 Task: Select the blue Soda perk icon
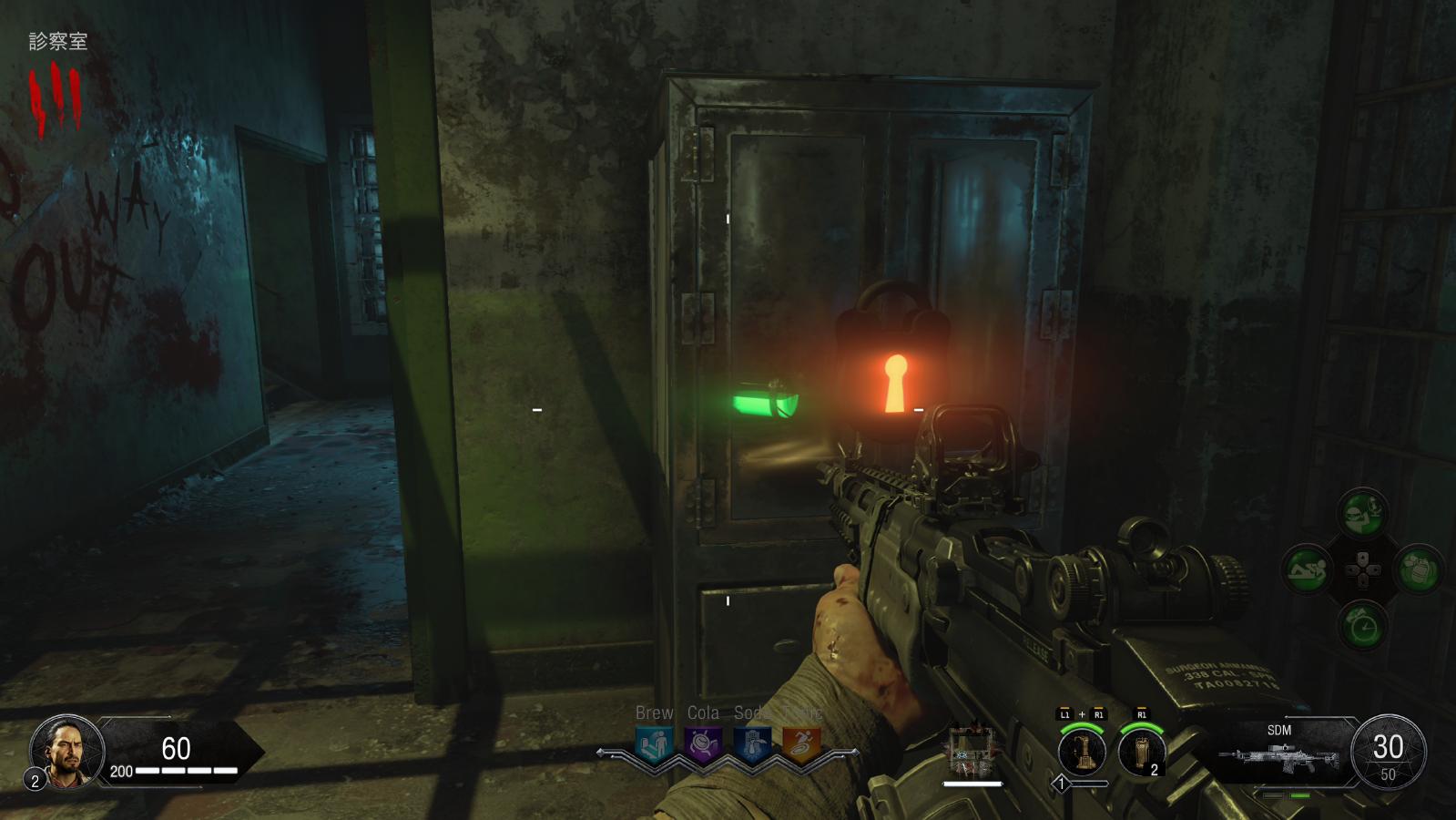[751, 744]
